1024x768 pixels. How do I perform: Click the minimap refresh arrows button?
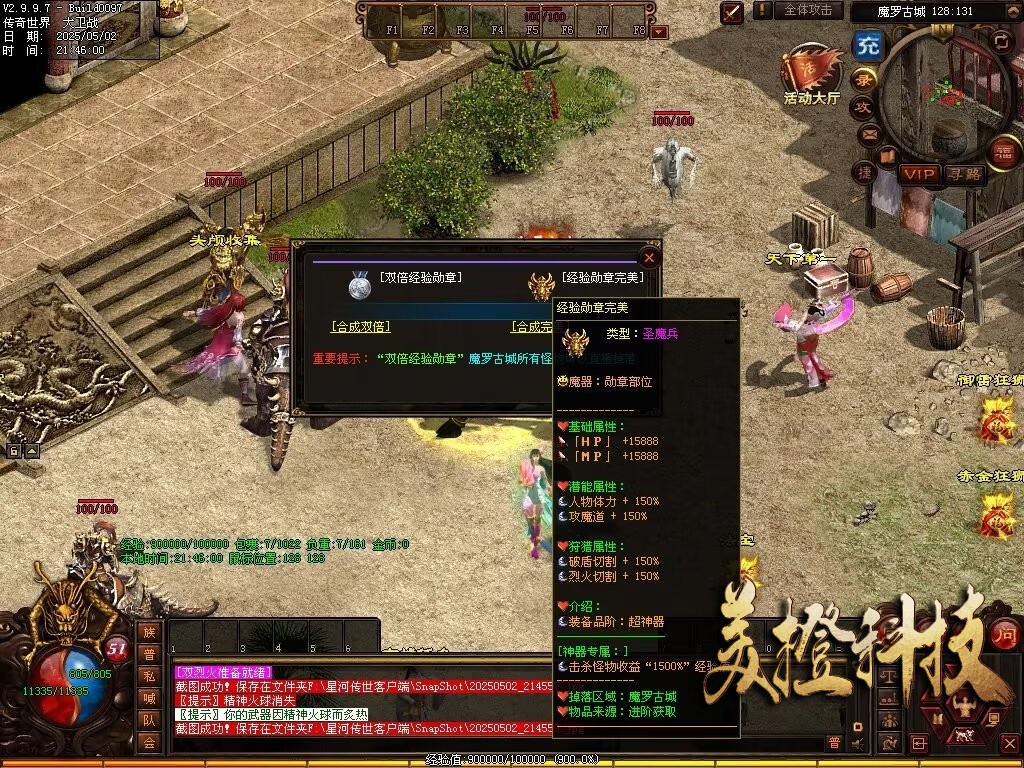click(1002, 40)
